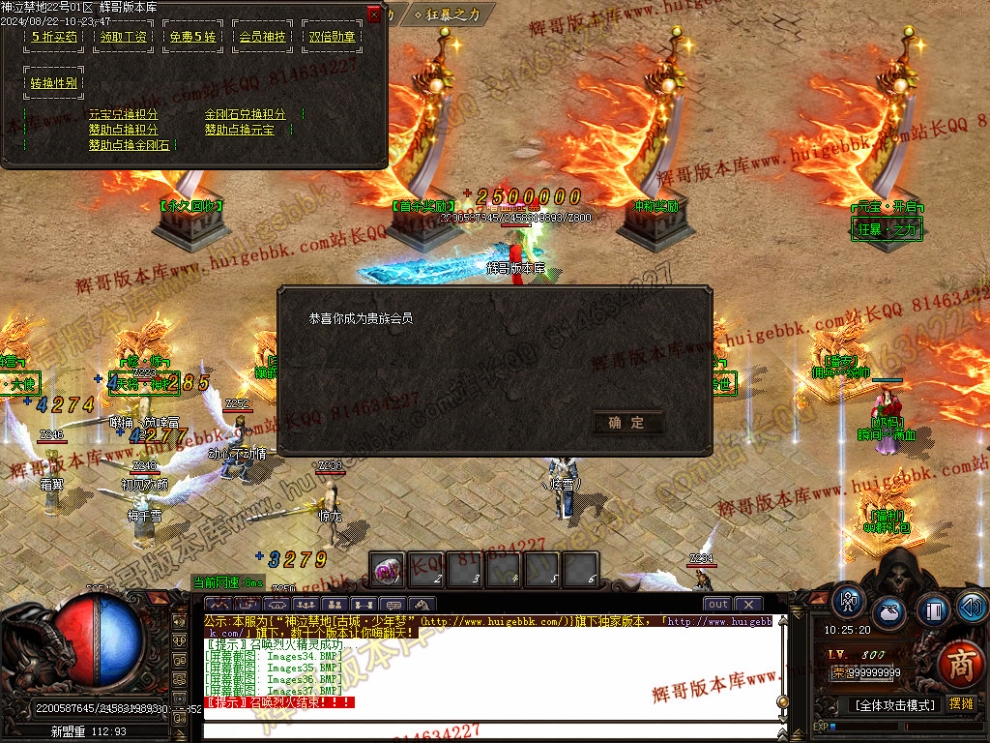Select the 赞助点换元宝 link
The height and width of the screenshot is (743, 990).
(239, 130)
